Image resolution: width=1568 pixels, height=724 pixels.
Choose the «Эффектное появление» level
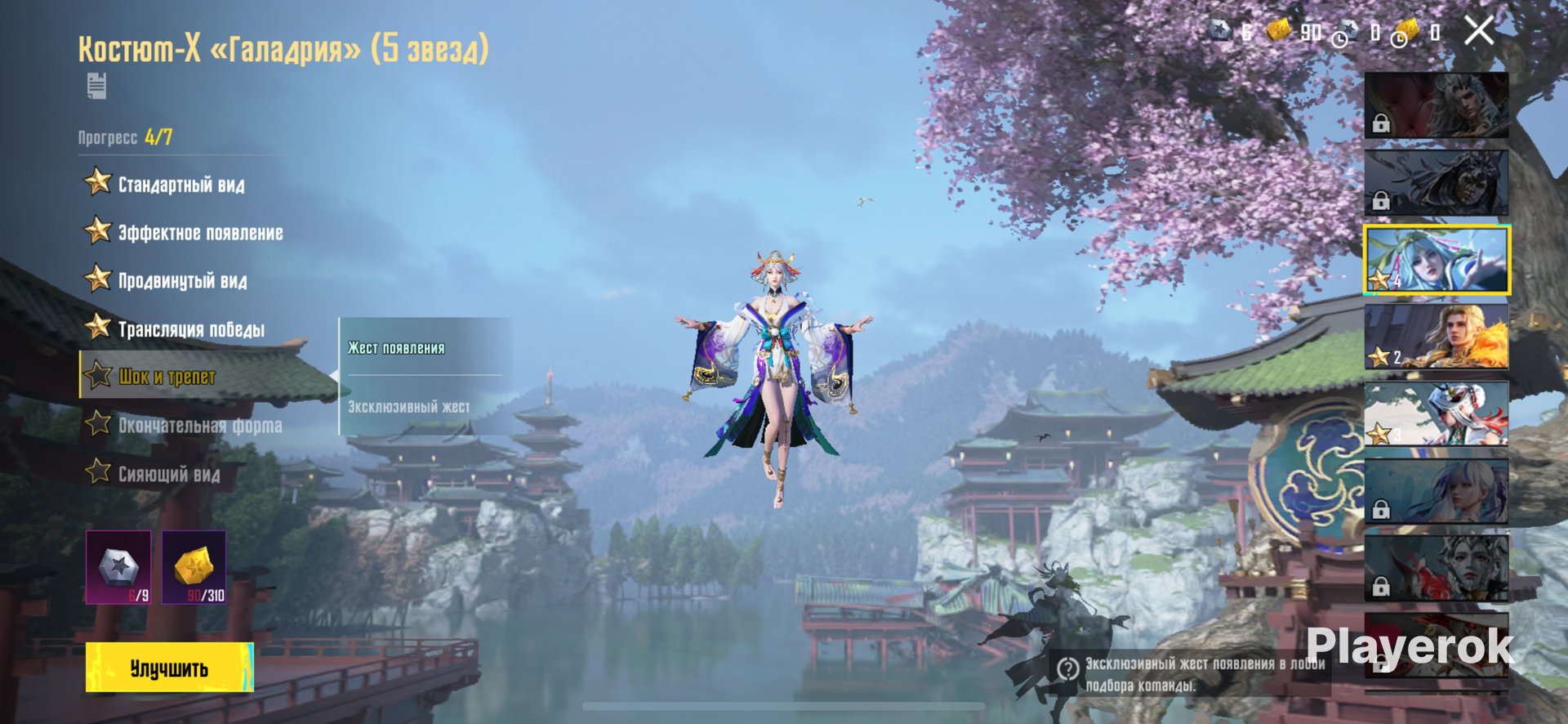tap(200, 233)
